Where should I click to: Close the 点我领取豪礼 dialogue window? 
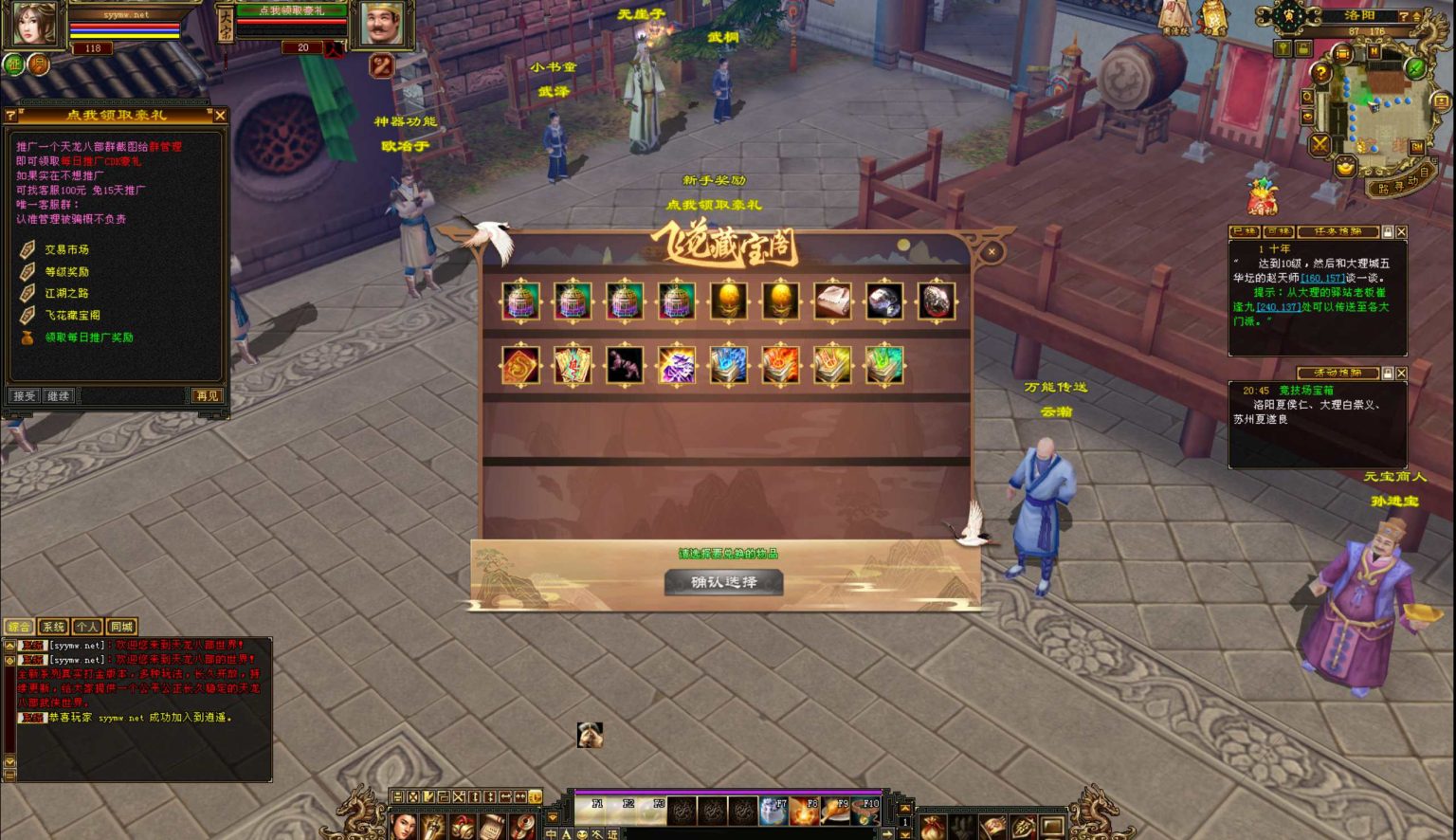(220, 115)
